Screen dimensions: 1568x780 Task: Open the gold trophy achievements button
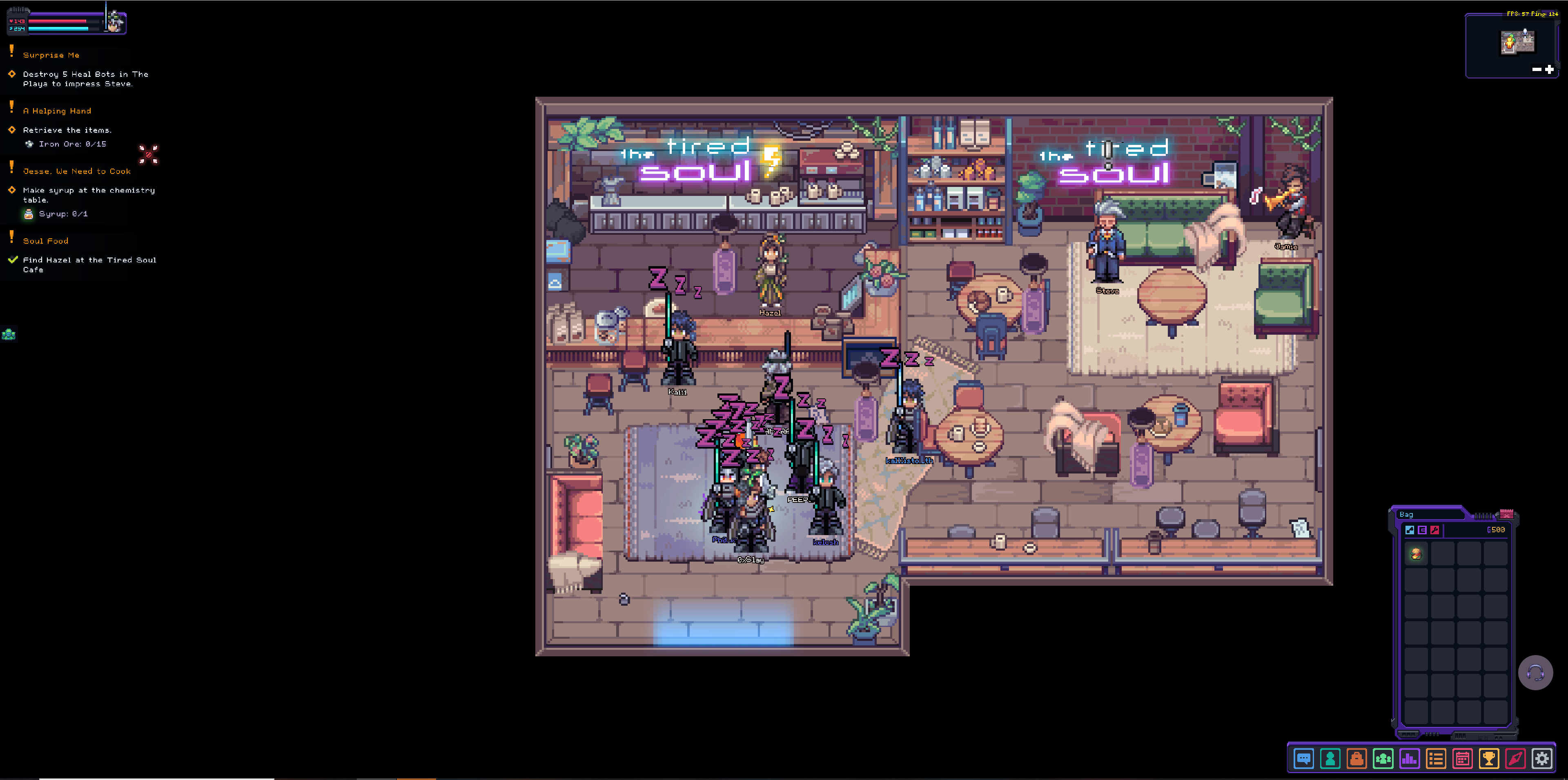tap(1489, 759)
